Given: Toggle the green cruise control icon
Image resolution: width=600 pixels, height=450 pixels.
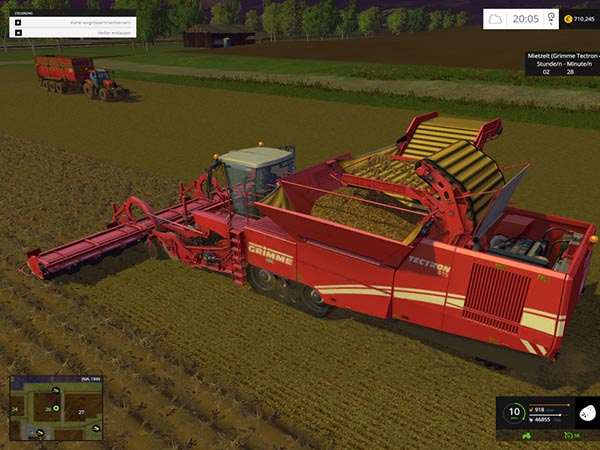Looking at the screenshot, I should click(569, 436).
